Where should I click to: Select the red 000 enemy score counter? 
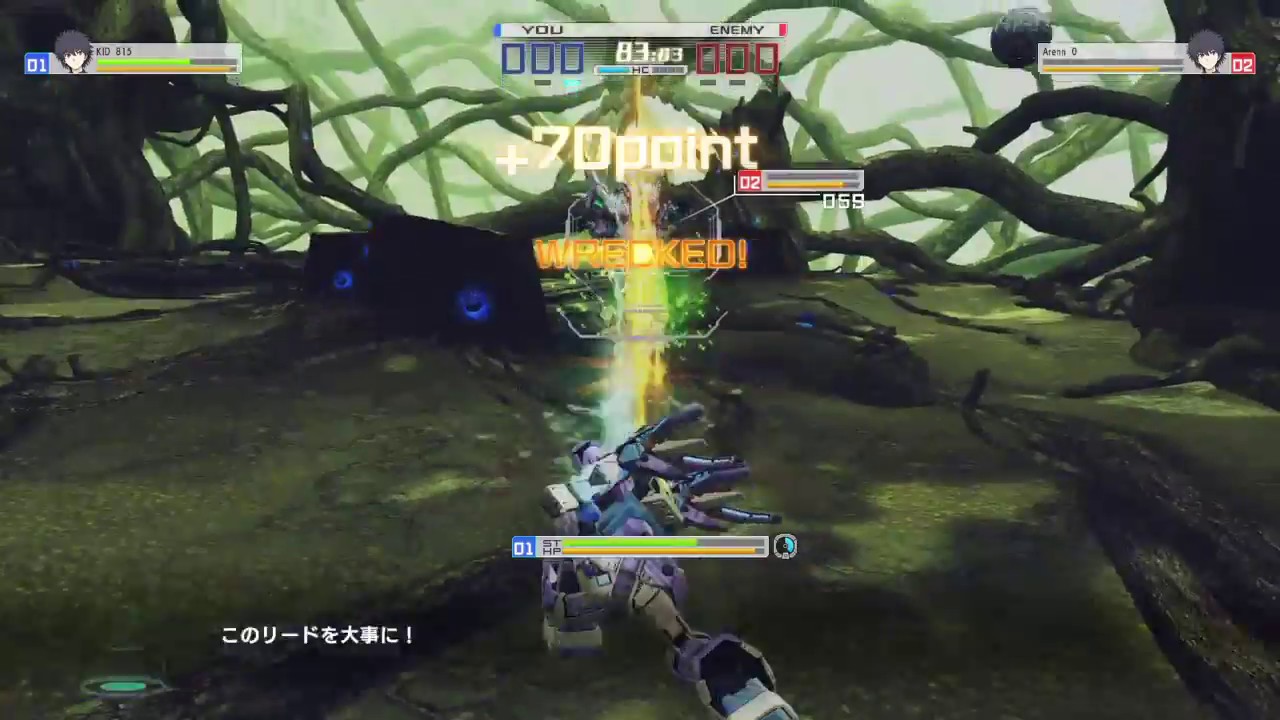[x=738, y=58]
